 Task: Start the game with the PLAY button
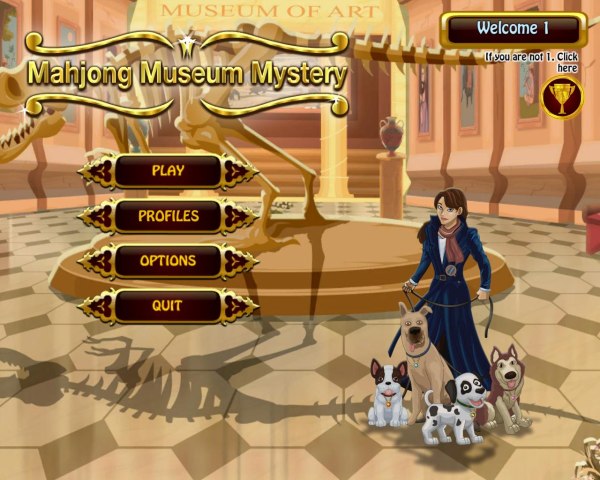click(167, 171)
